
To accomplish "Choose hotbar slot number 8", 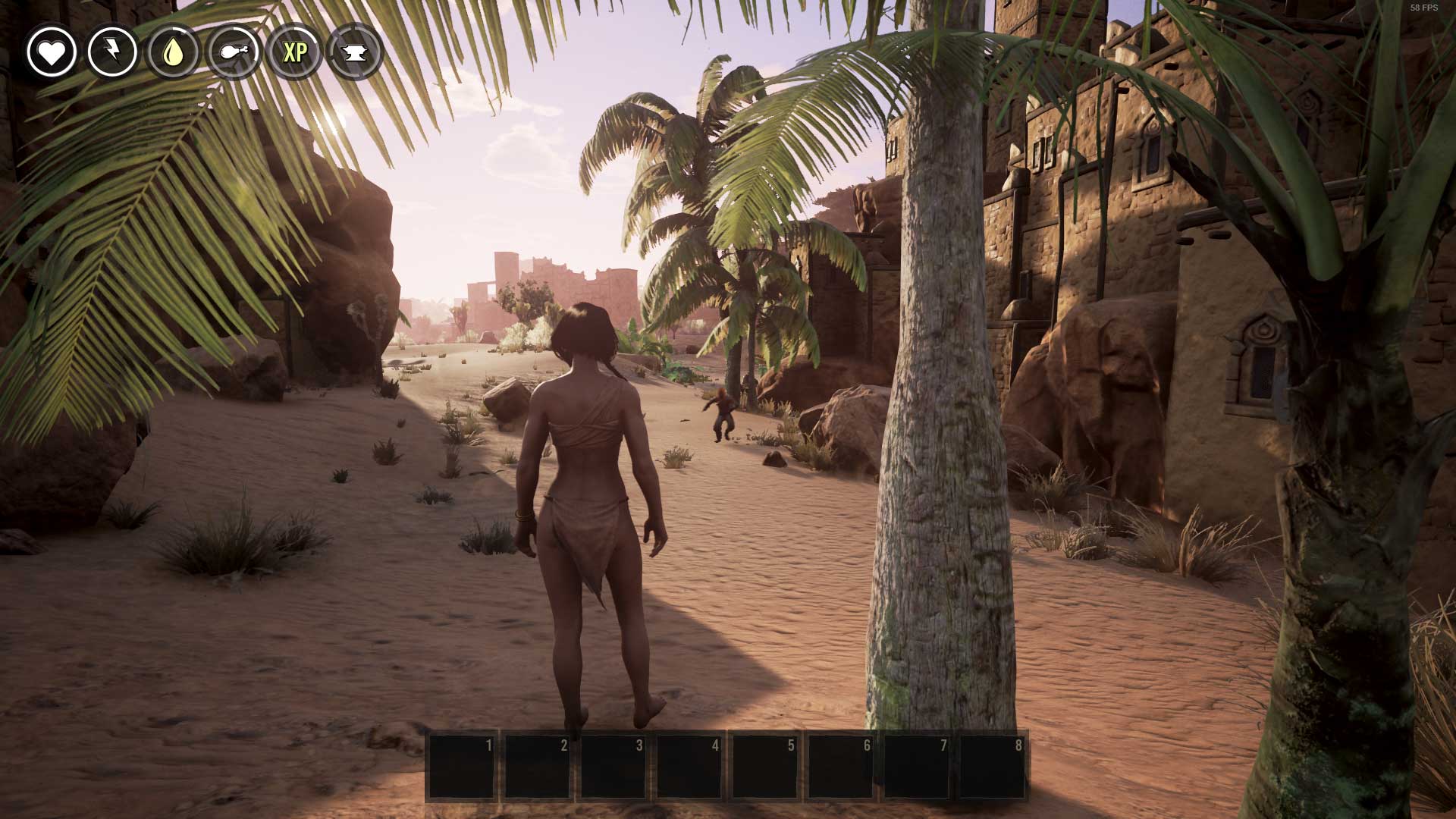I will pos(993,766).
